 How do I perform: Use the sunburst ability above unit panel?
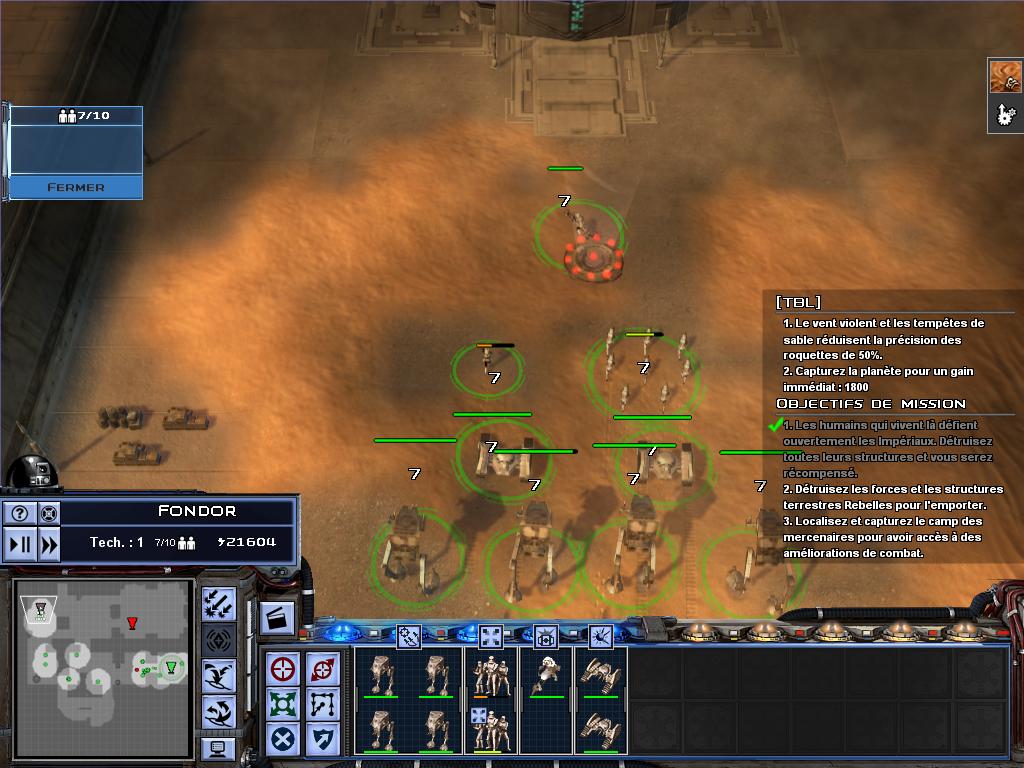[600, 635]
